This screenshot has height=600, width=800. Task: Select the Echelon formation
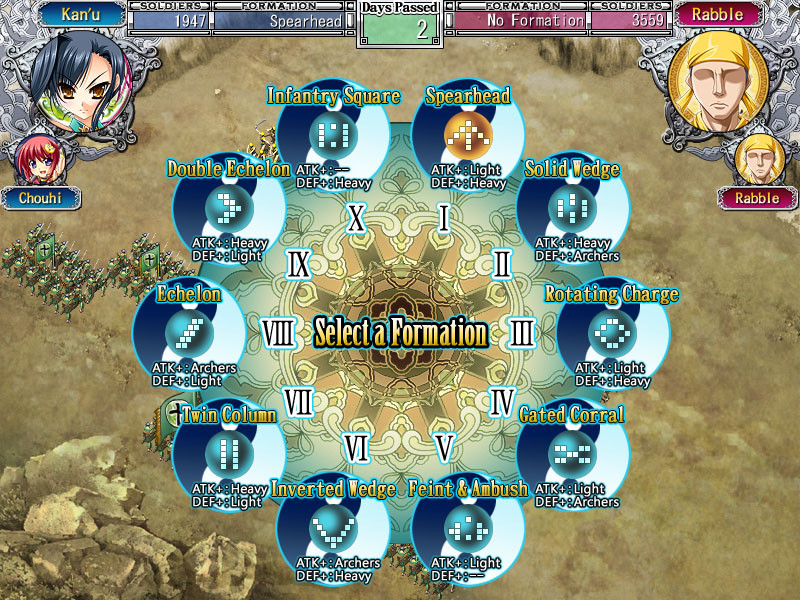click(189, 331)
